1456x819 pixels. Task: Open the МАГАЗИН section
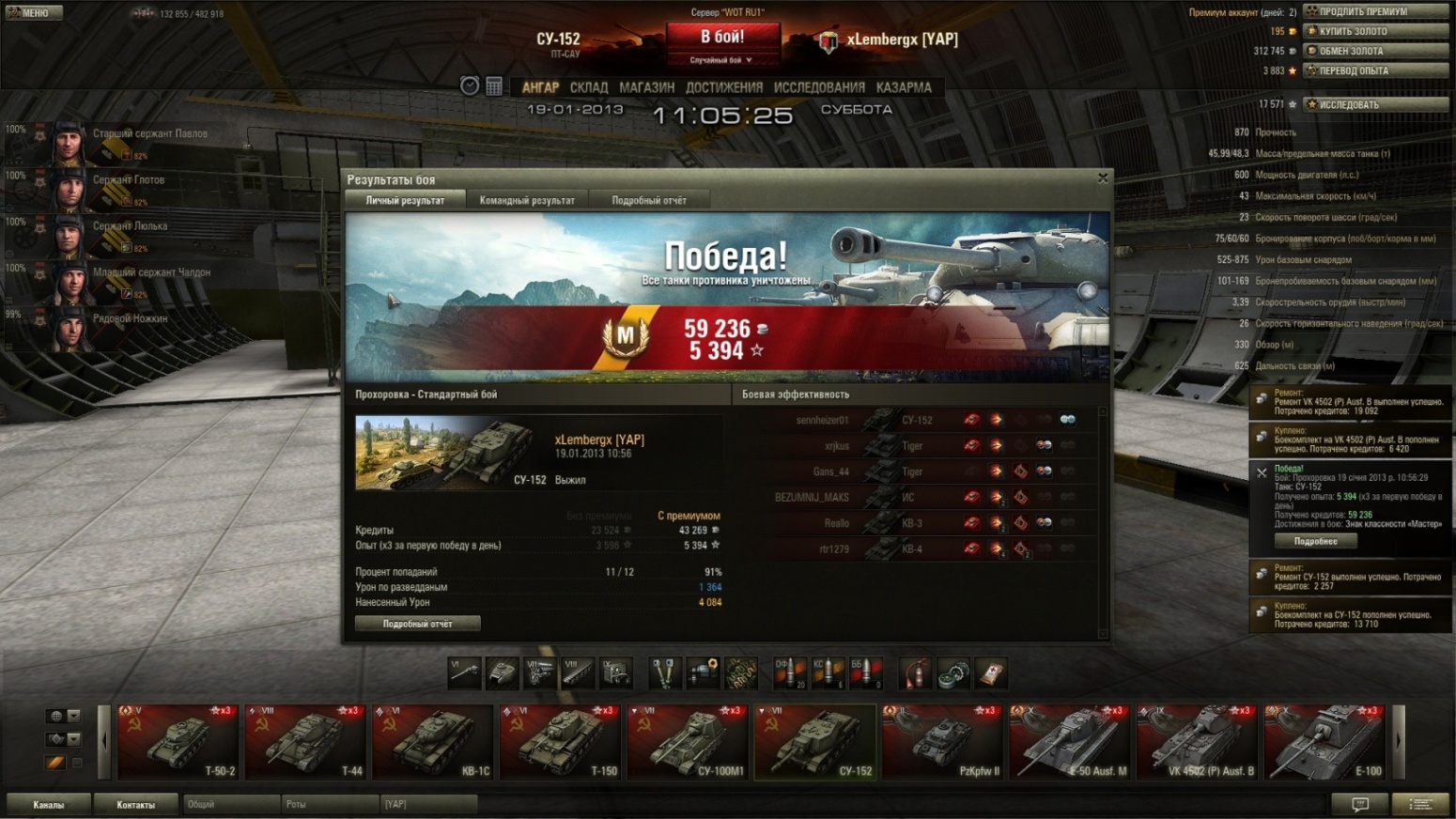(646, 87)
